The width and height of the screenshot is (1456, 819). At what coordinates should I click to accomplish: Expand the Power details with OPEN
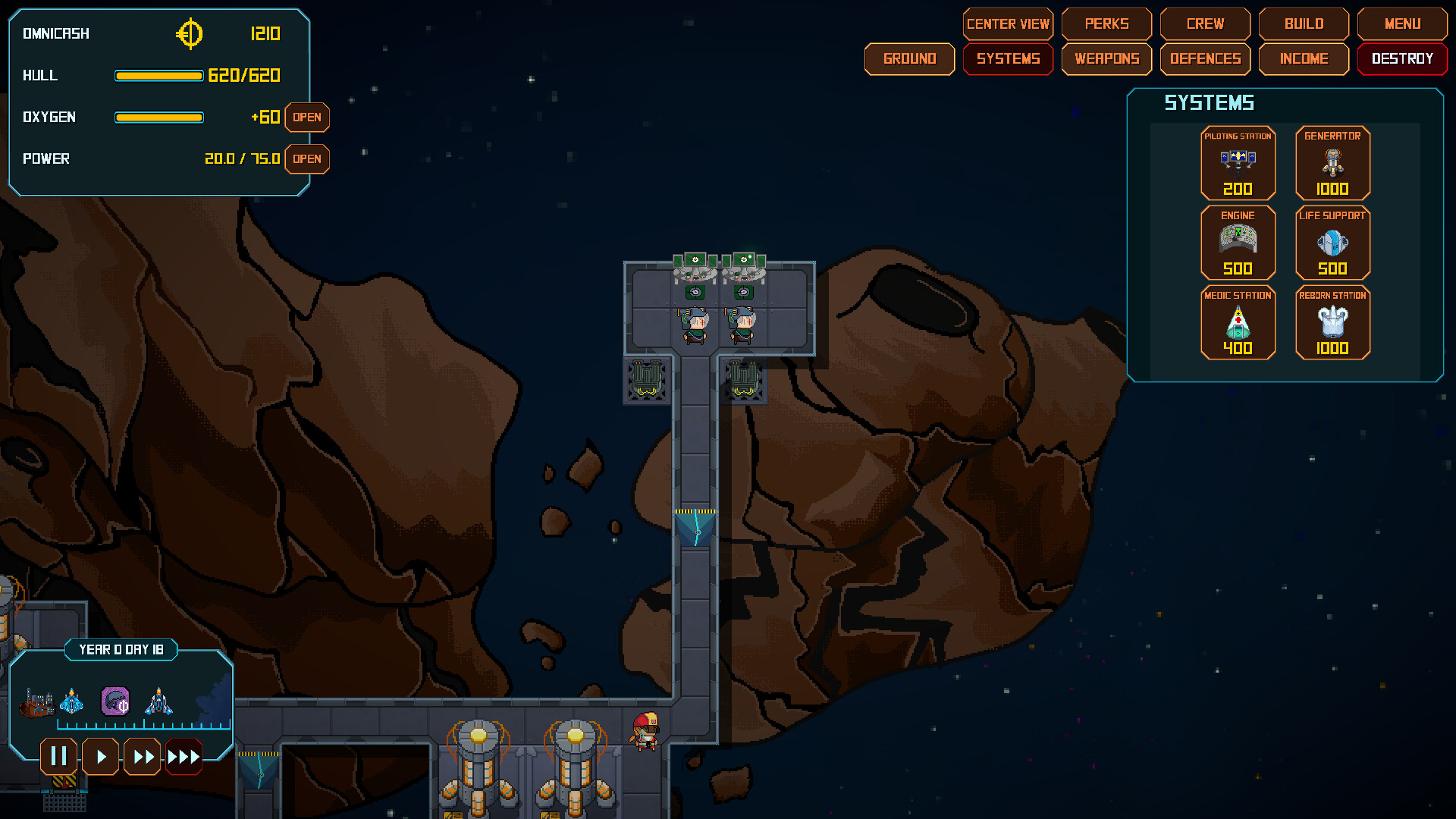[306, 159]
